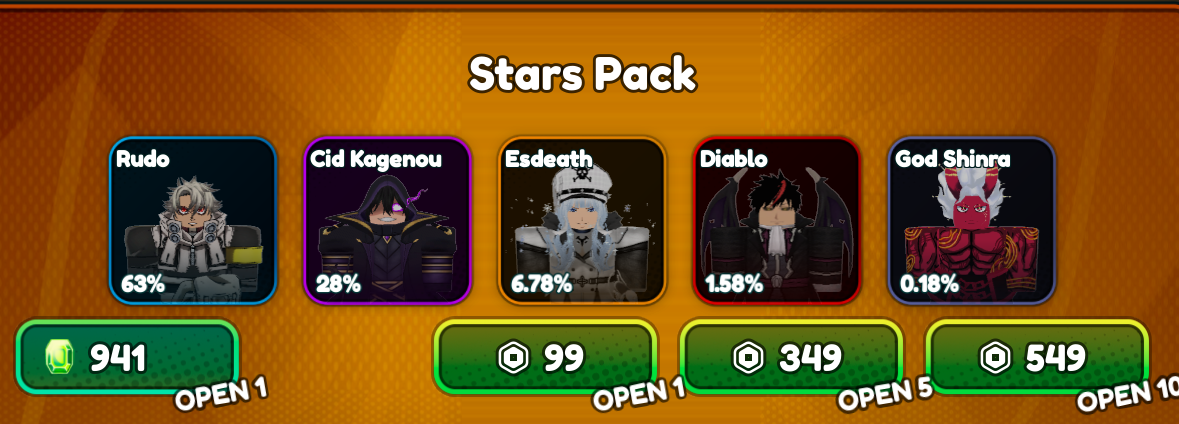Buy one pack for 99 Robux

click(x=544, y=358)
